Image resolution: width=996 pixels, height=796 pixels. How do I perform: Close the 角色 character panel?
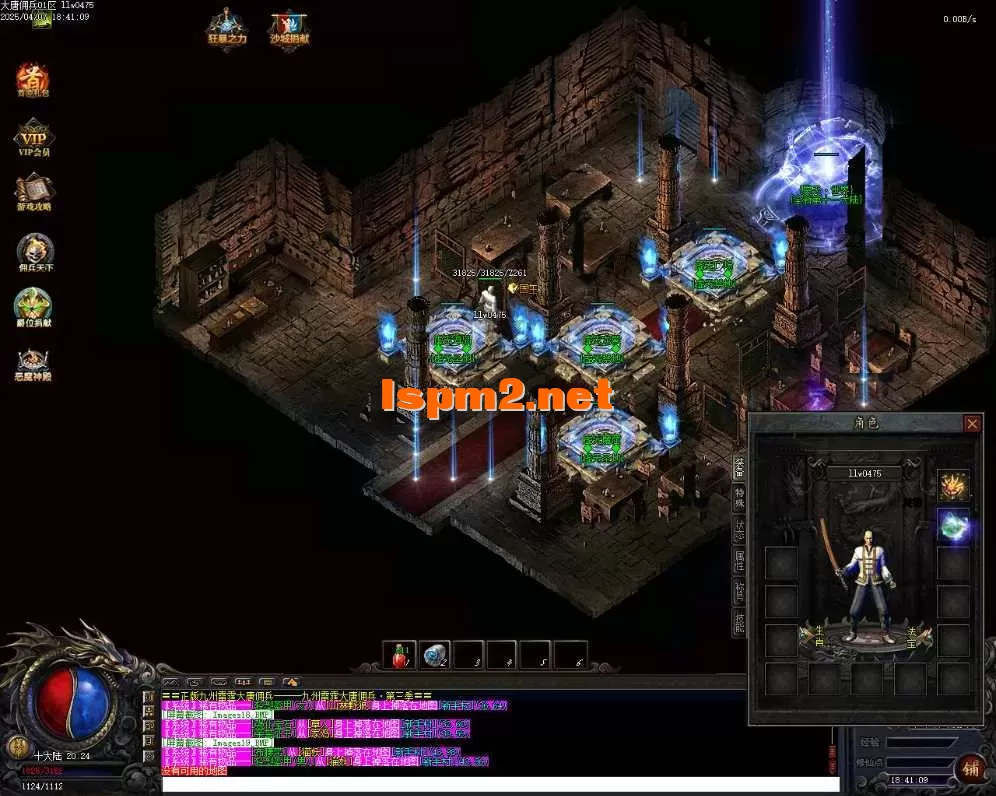click(x=971, y=424)
